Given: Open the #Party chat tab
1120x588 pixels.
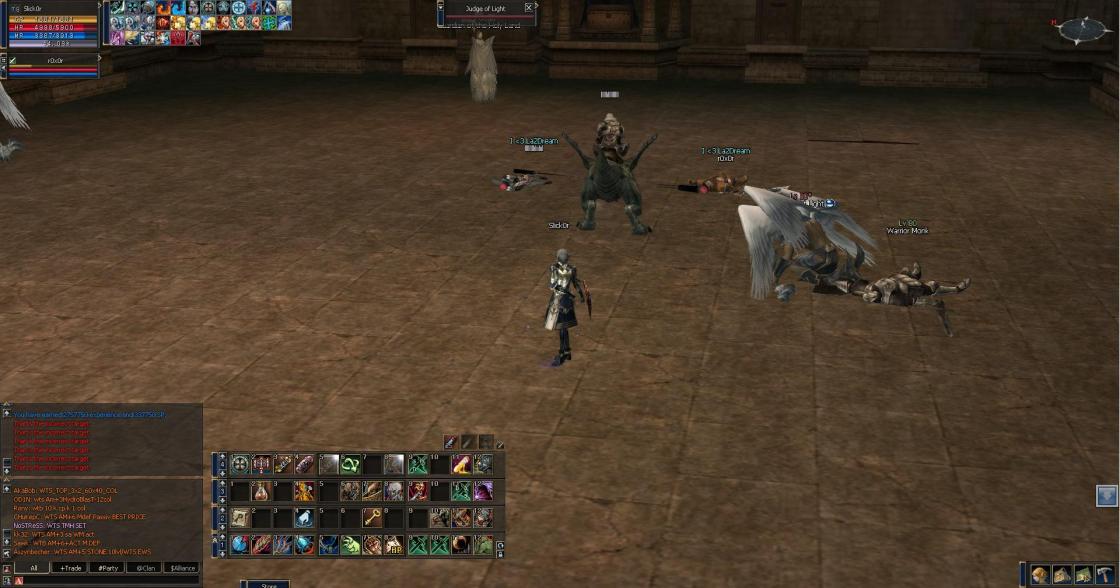Looking at the screenshot, I should coord(108,568).
